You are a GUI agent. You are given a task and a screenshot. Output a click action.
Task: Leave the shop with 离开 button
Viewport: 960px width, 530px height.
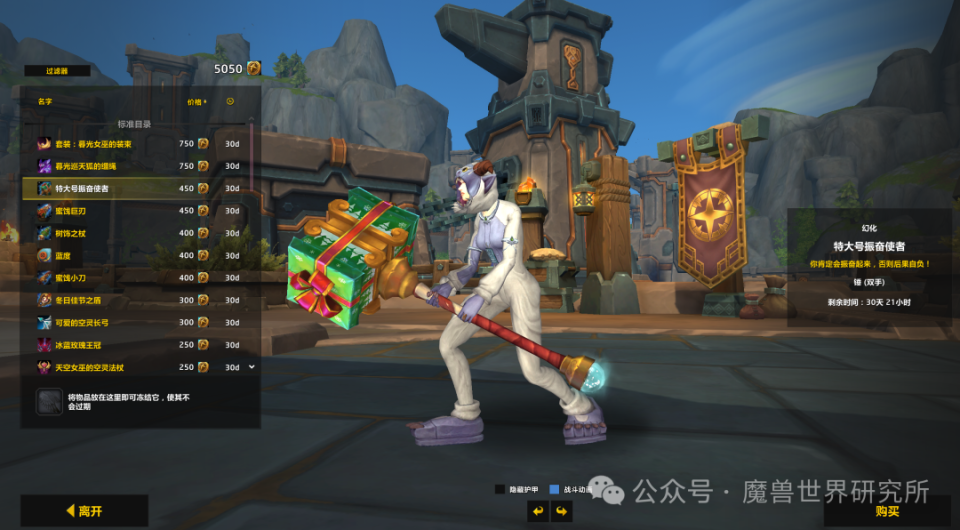pos(84,511)
